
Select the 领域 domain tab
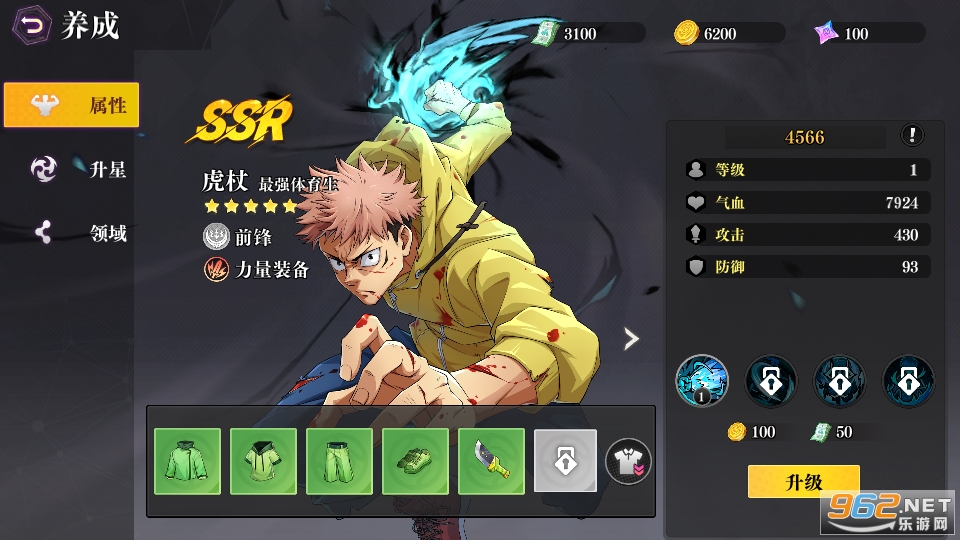click(x=78, y=234)
